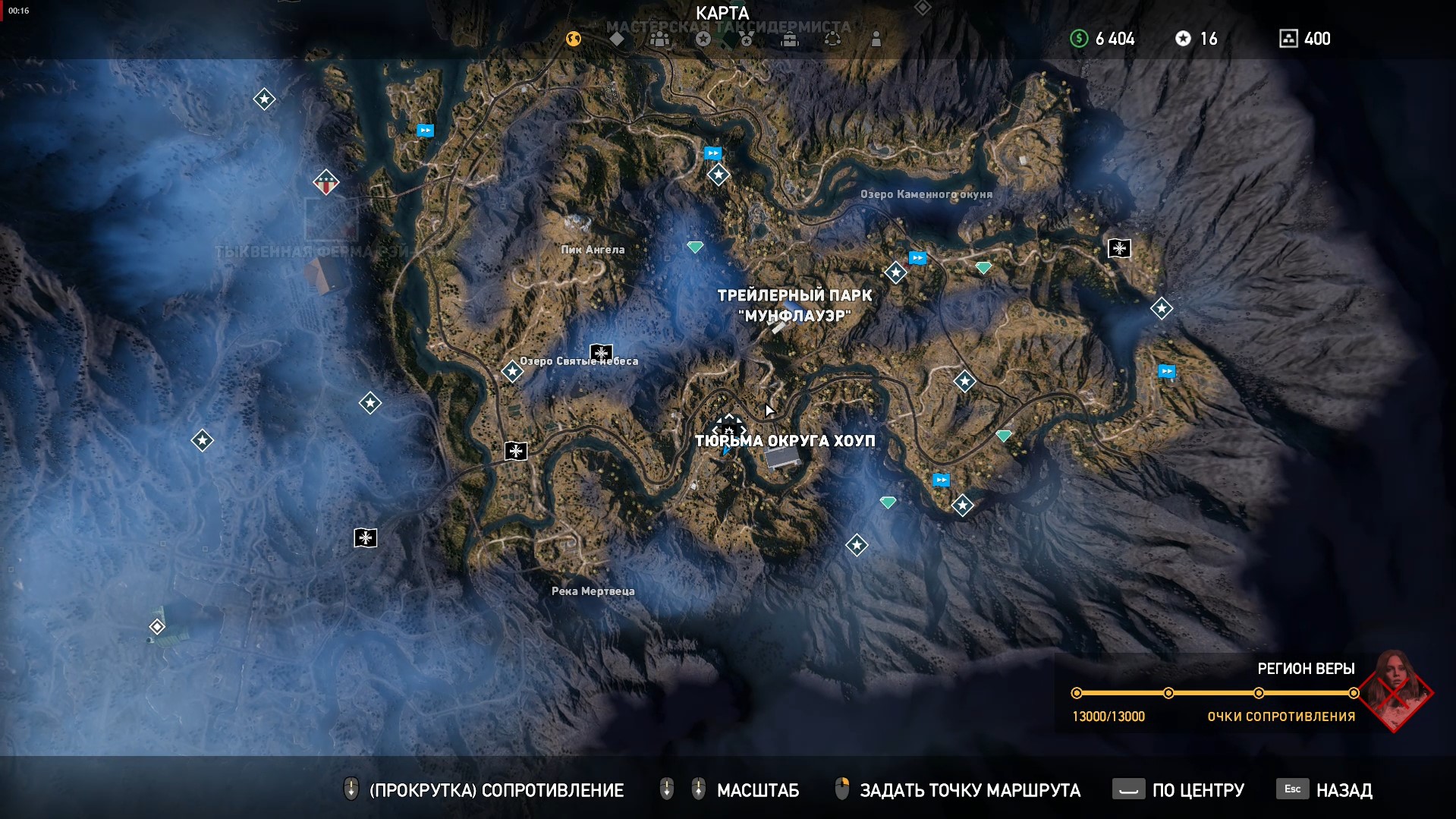1456x819 pixels.
Task: Switch to the diamond-shaped menu tab
Action: (617, 39)
